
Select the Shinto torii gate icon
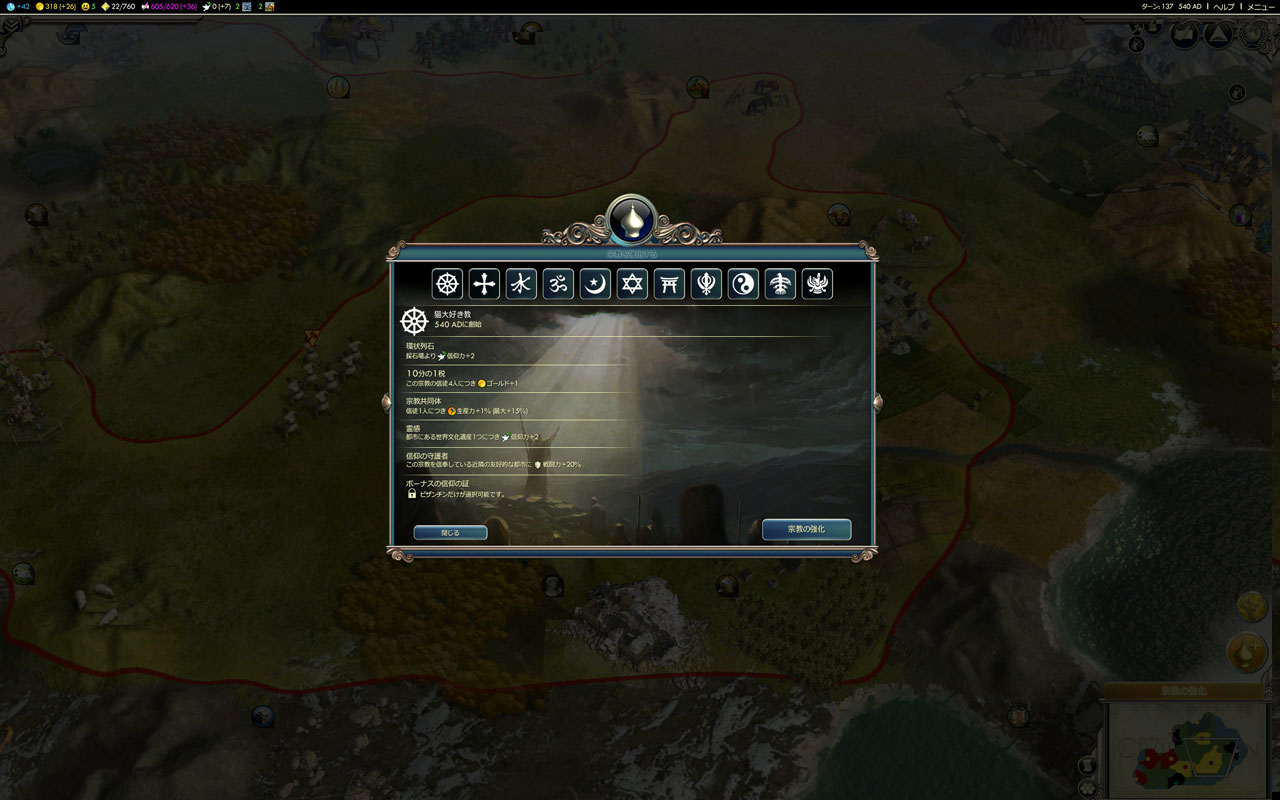pos(669,284)
